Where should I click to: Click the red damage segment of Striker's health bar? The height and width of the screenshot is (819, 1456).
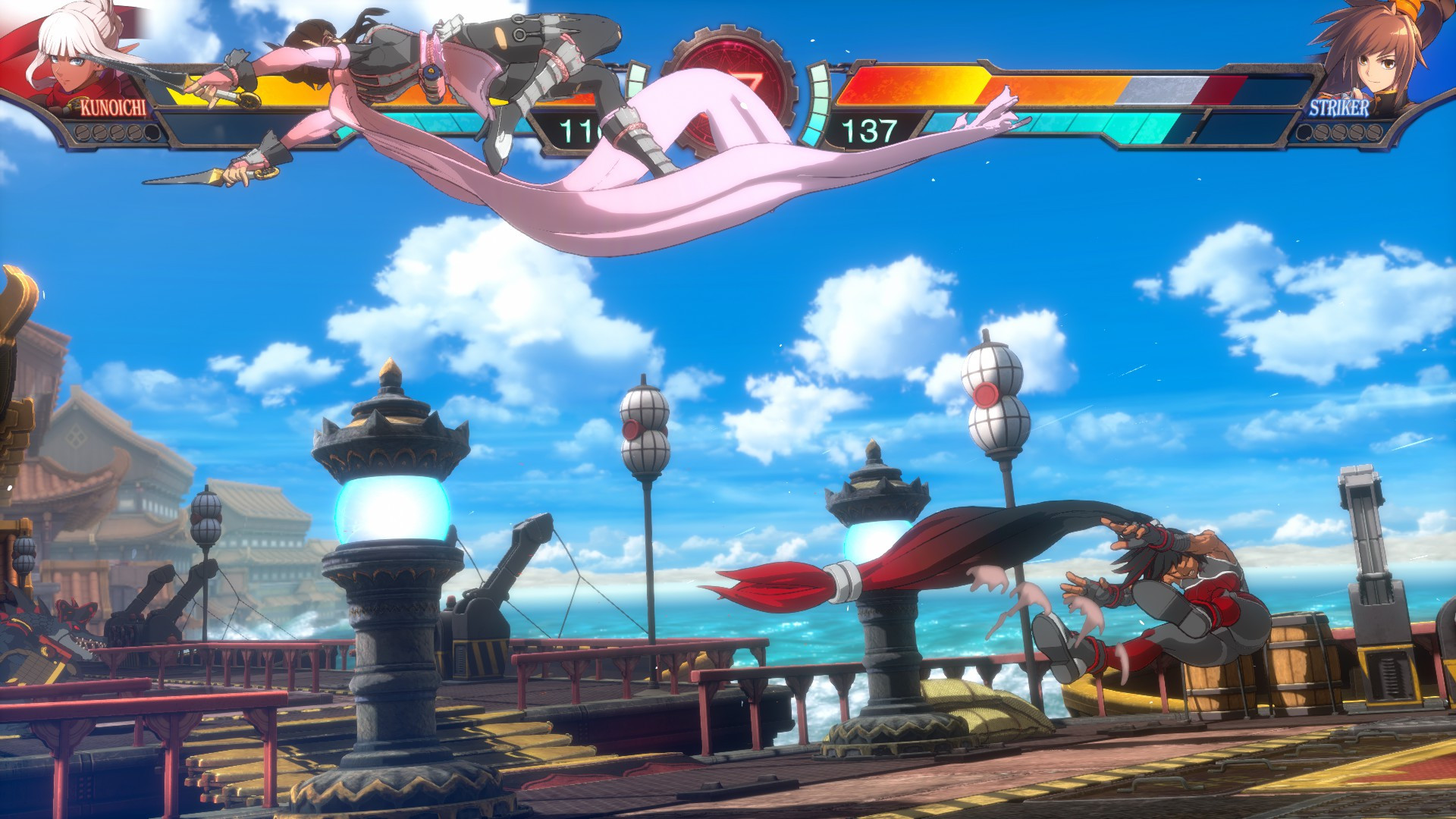1219,89
